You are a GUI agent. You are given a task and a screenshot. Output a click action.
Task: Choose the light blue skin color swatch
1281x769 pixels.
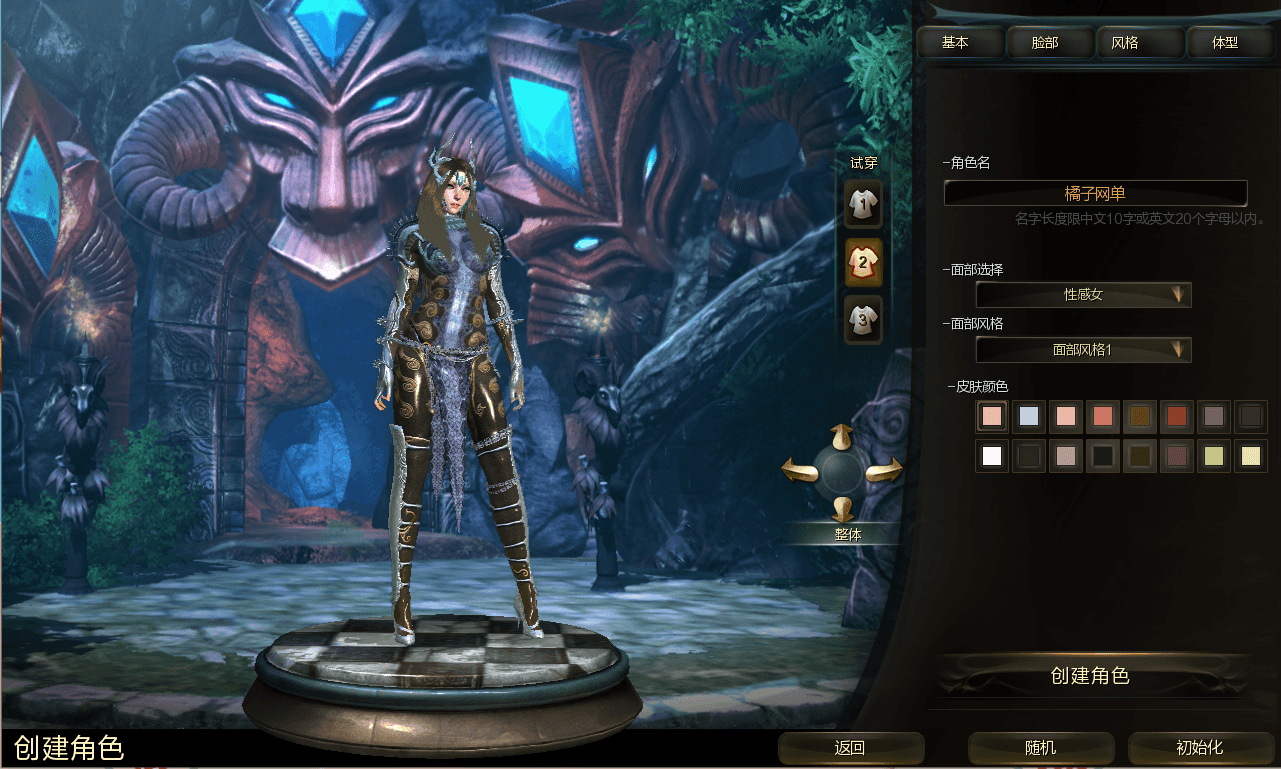(1028, 416)
